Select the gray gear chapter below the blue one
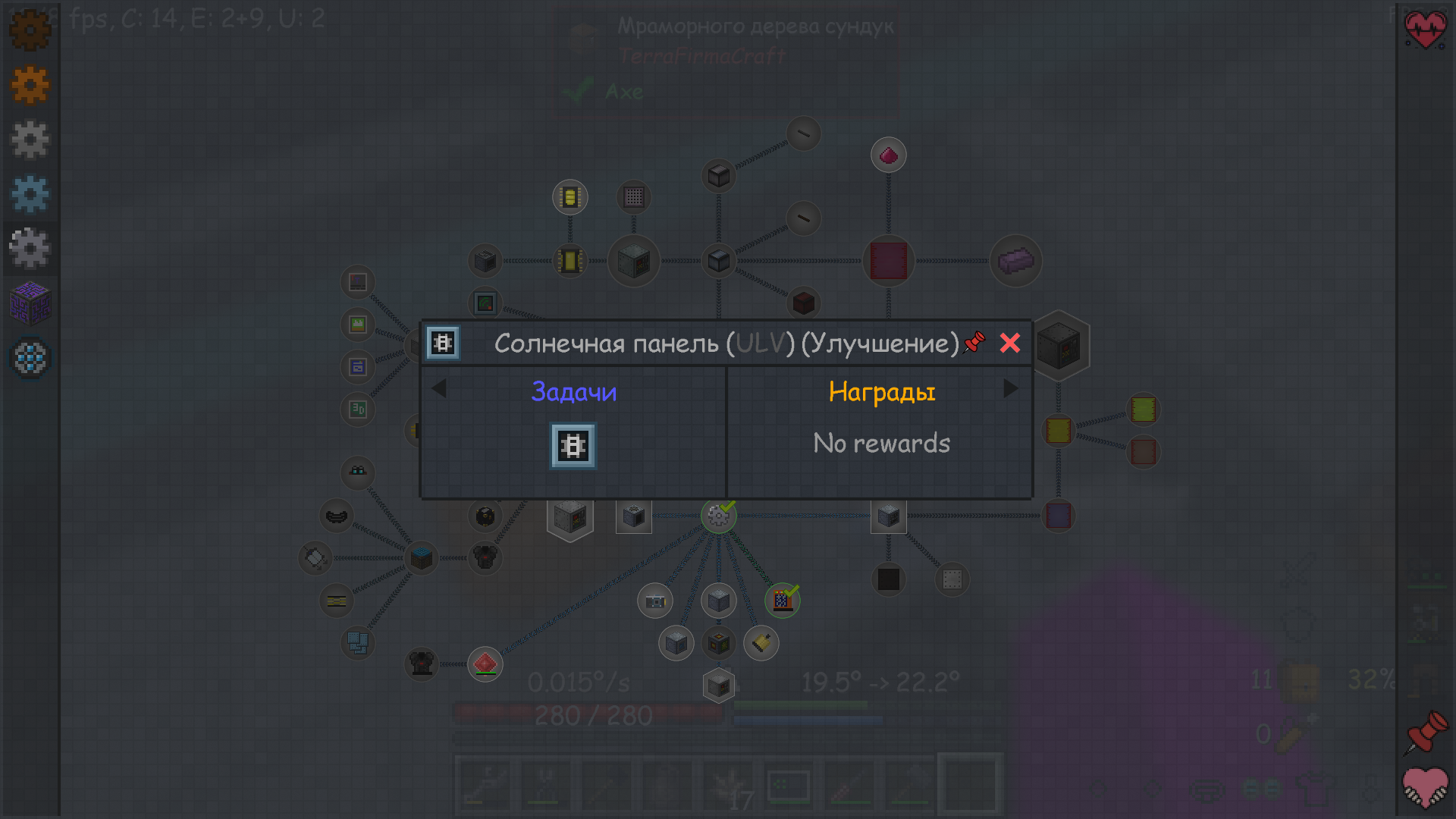1456x819 pixels. point(30,247)
